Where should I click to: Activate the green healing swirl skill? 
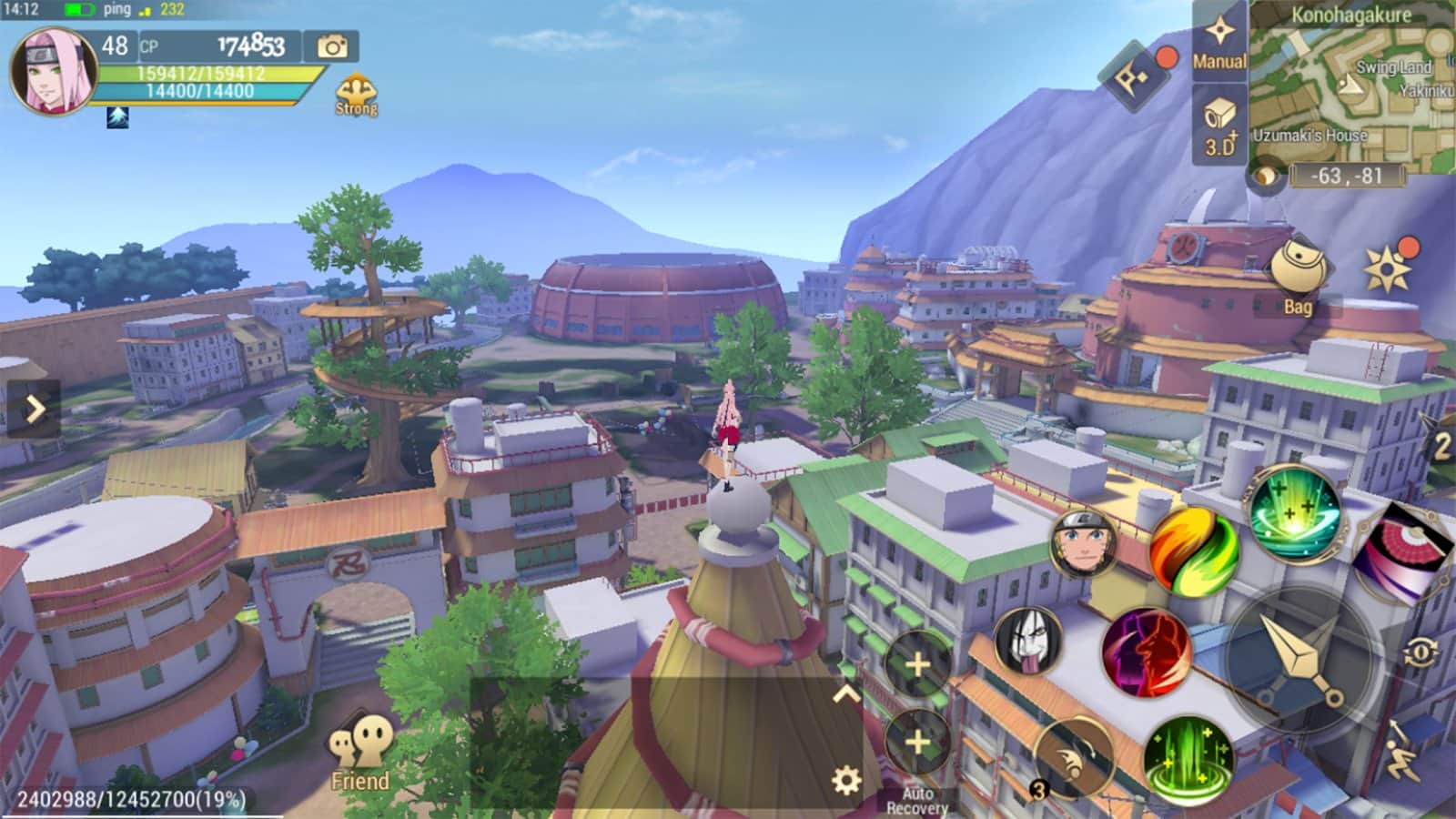tap(1294, 514)
